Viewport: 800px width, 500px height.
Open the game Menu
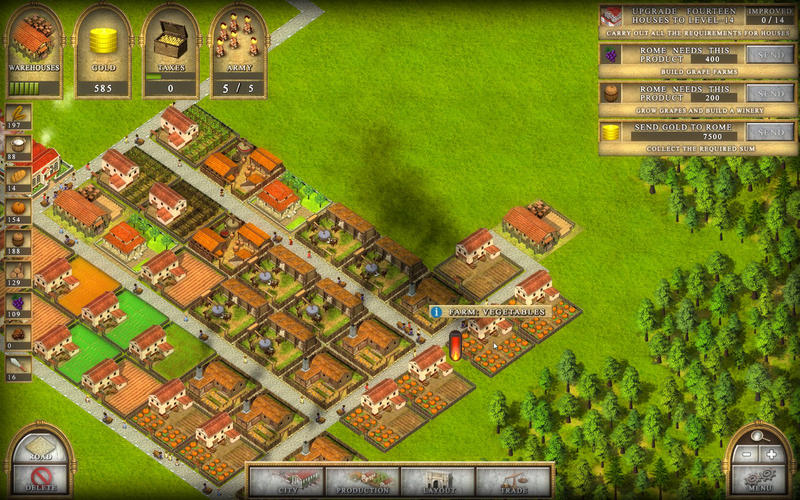[x=759, y=479]
